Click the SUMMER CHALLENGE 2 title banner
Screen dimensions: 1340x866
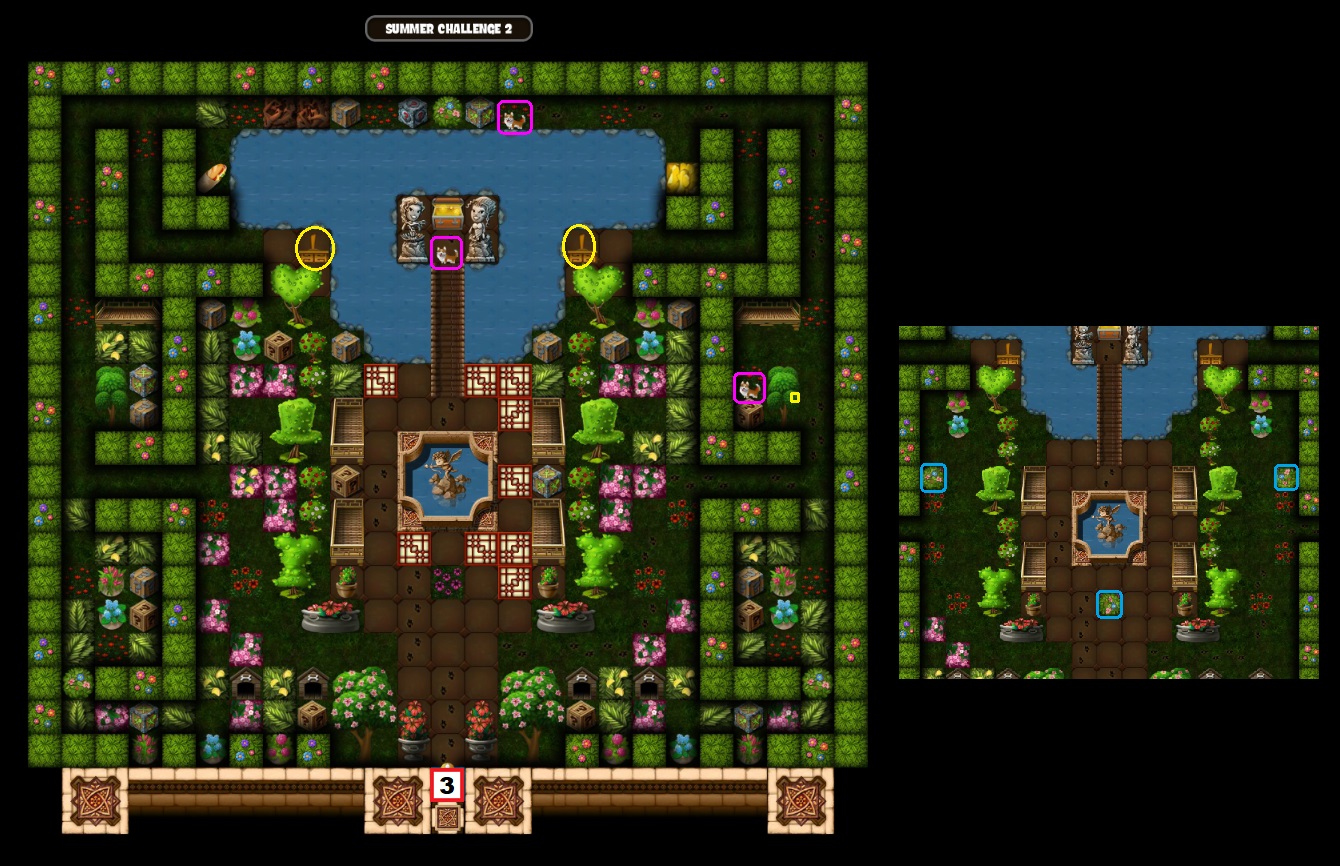448,29
